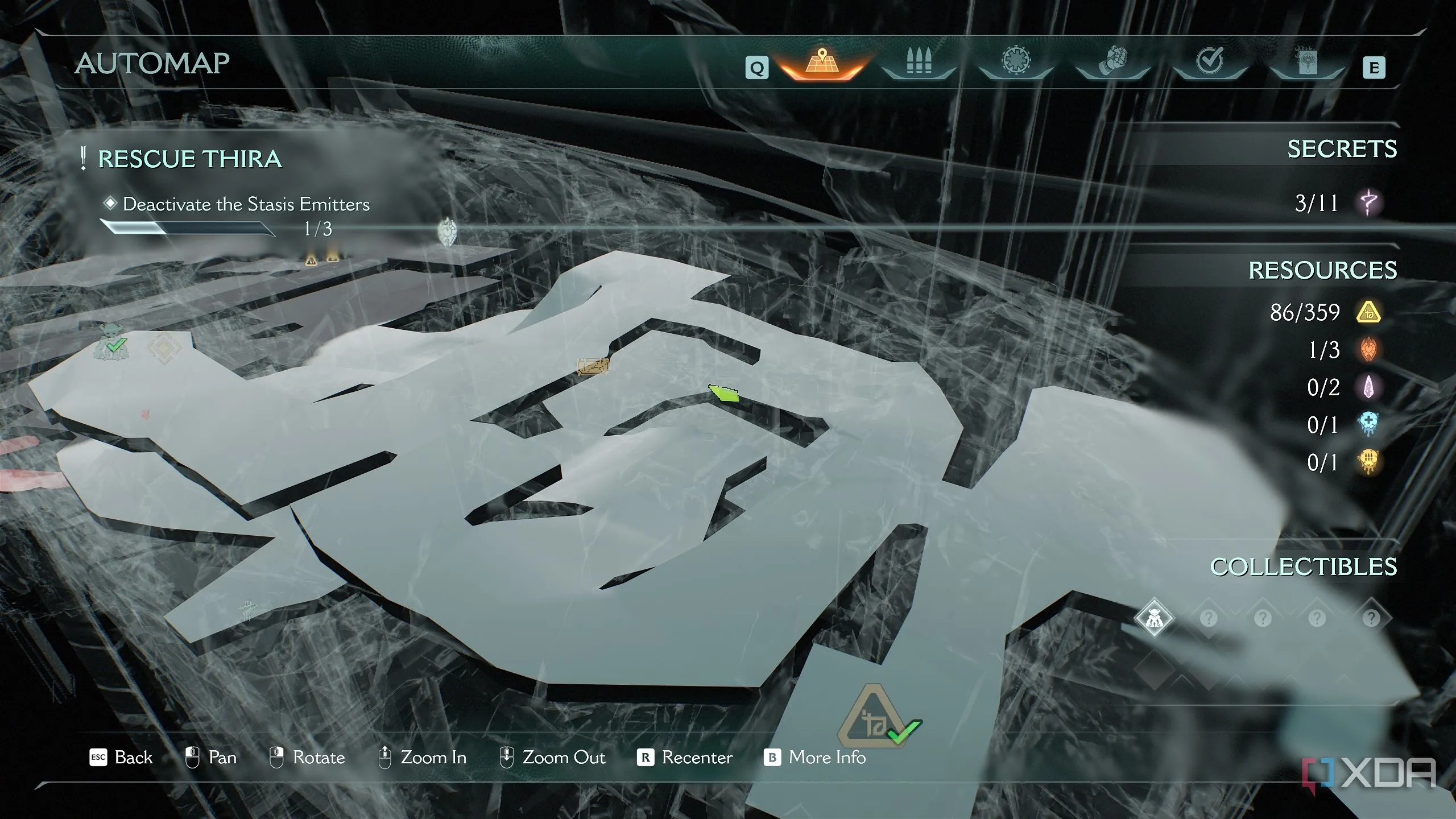Select the collected gold marker with checkmark
Screen dimensions: 1456x819
pos(879,717)
